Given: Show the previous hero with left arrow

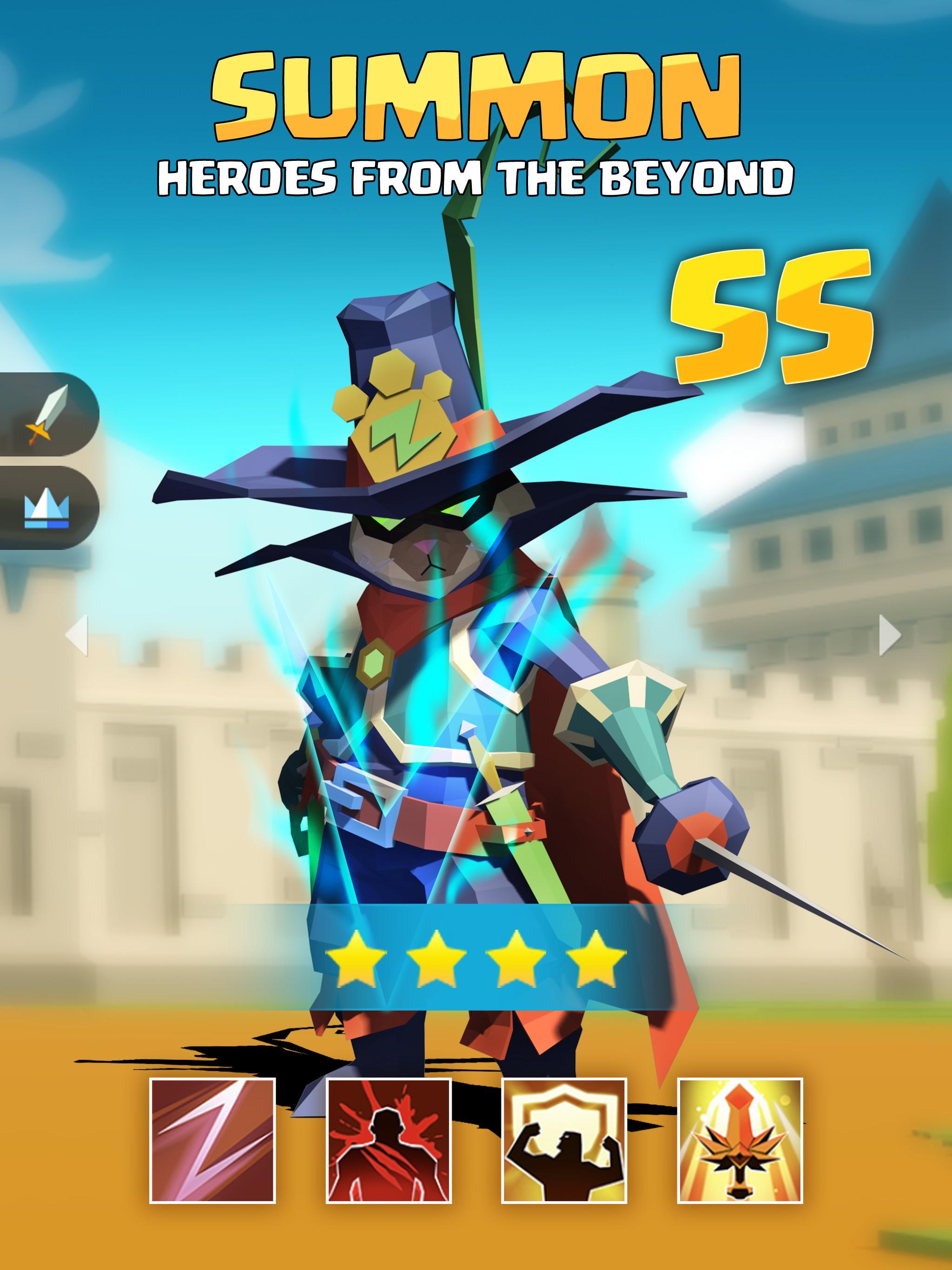Looking at the screenshot, I should [77, 635].
